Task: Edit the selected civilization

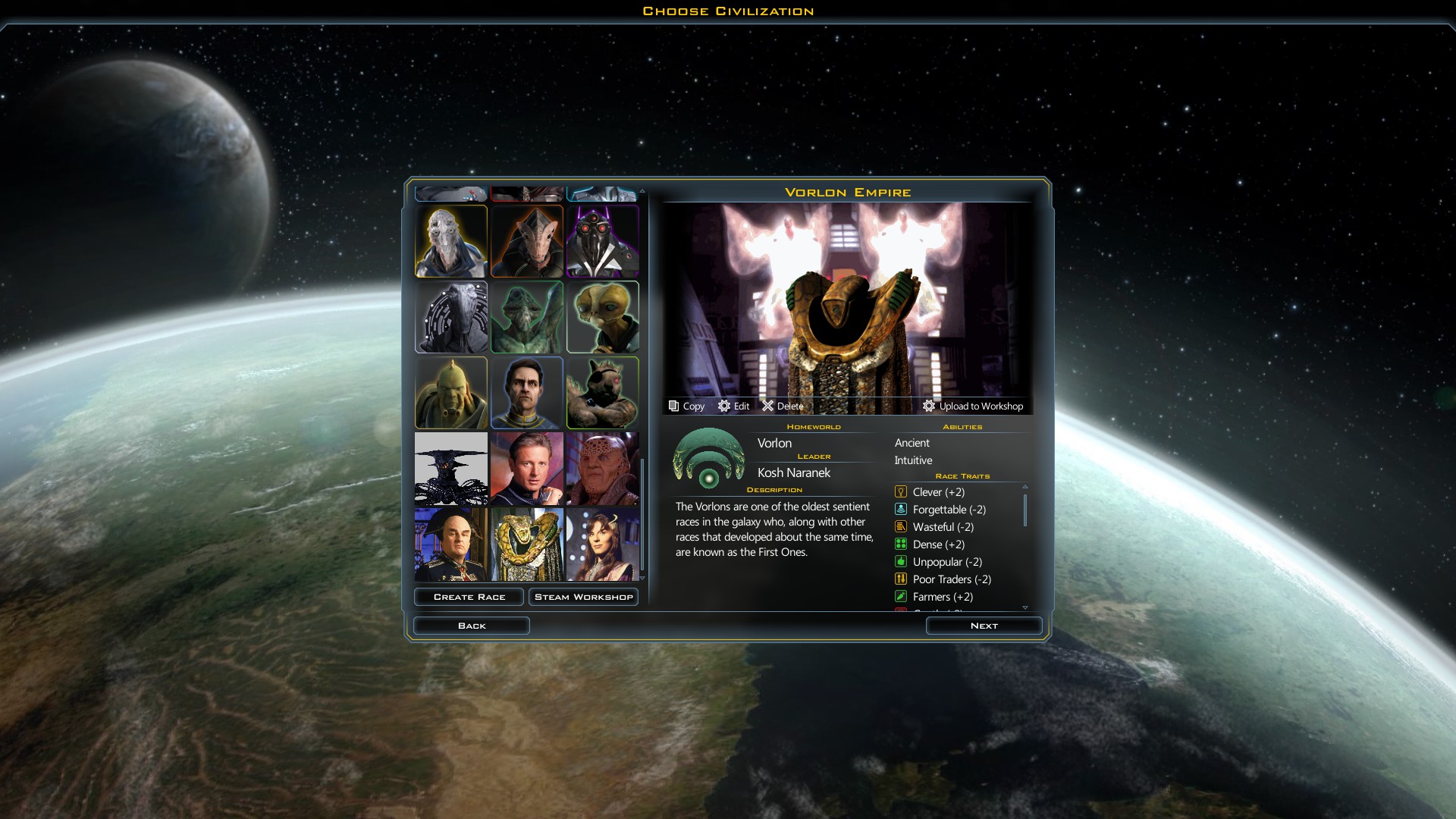Action: point(733,406)
